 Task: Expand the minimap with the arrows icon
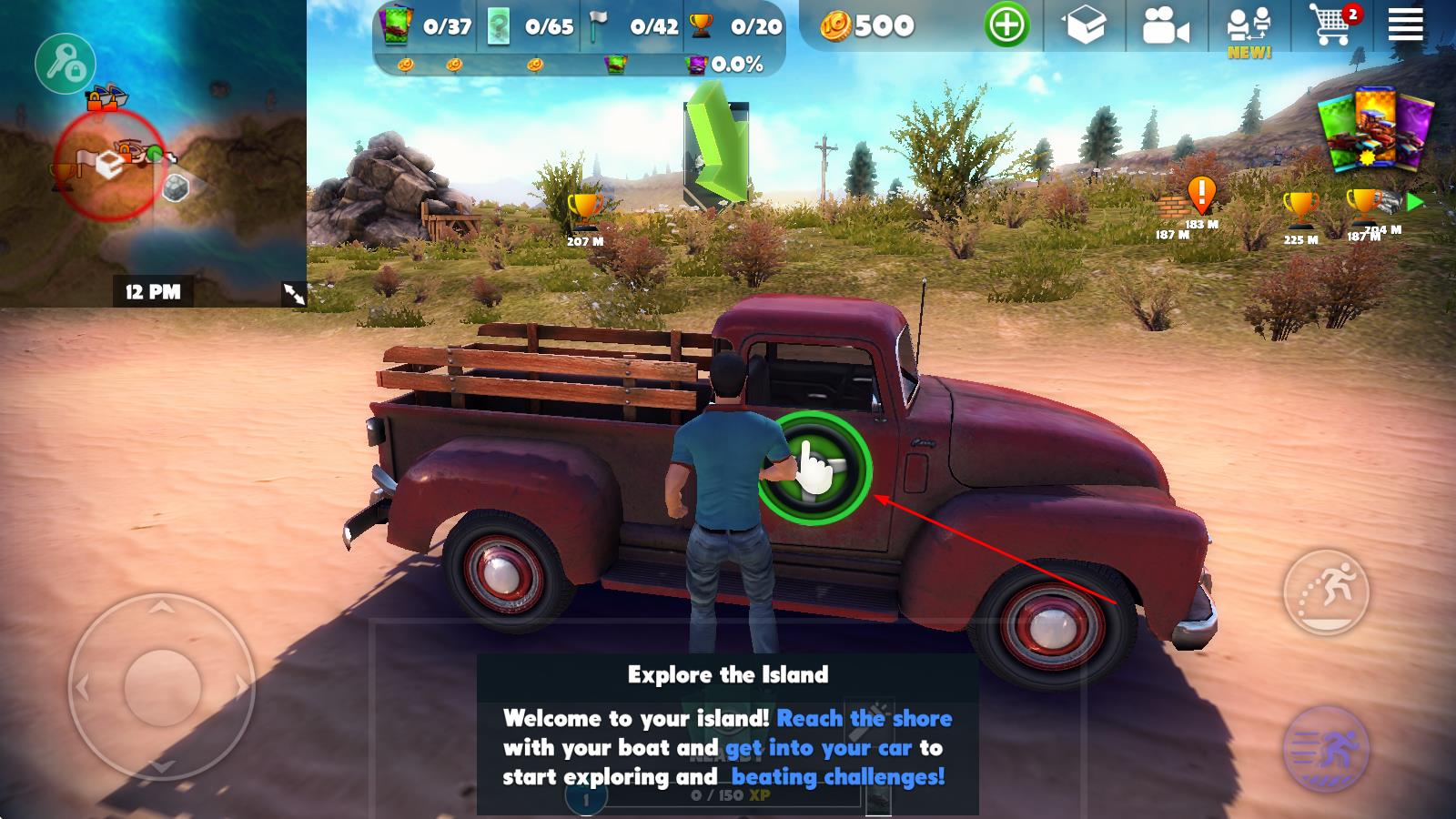click(x=294, y=293)
